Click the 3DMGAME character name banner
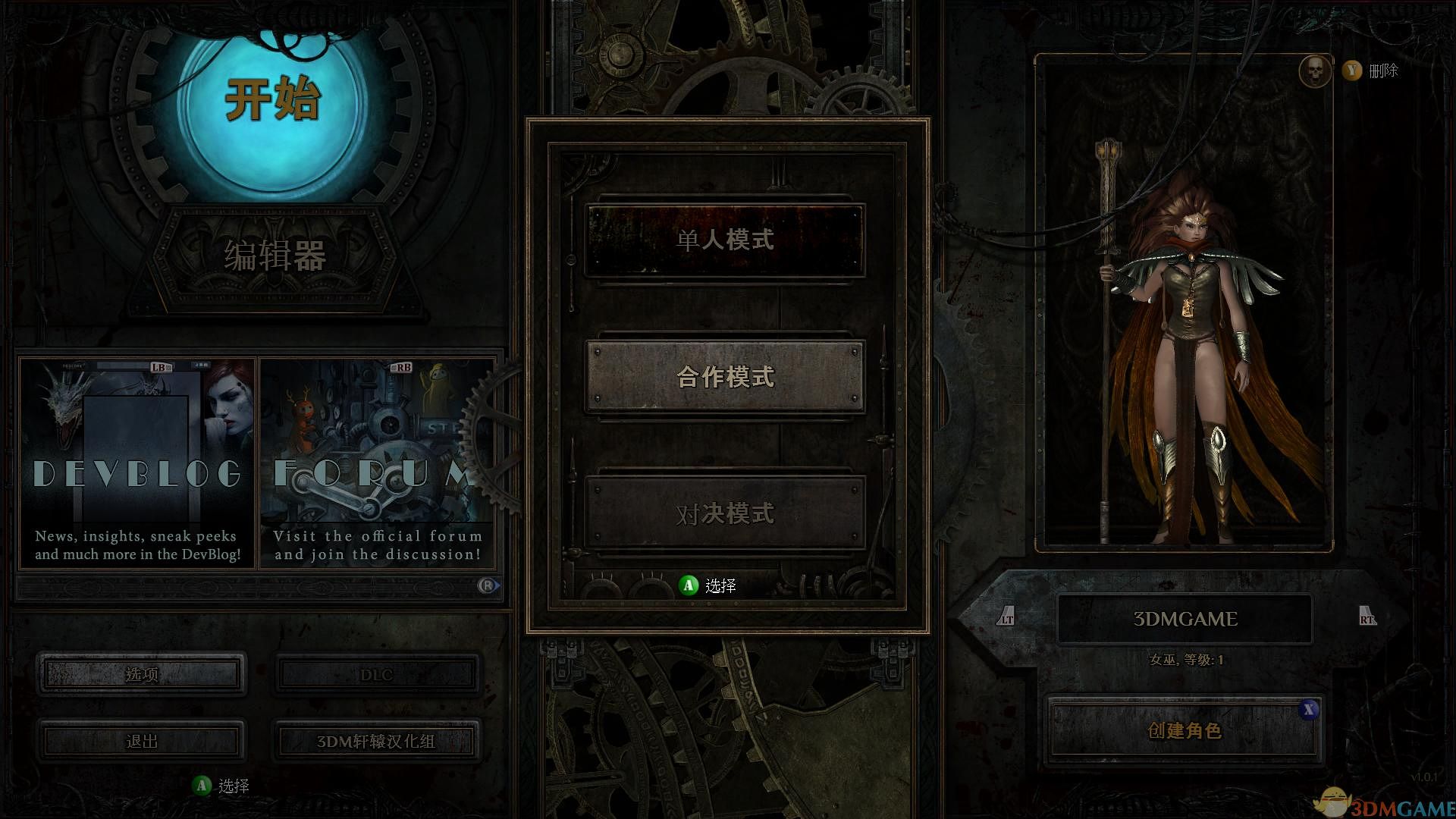Image resolution: width=1456 pixels, height=819 pixels. (1185, 618)
